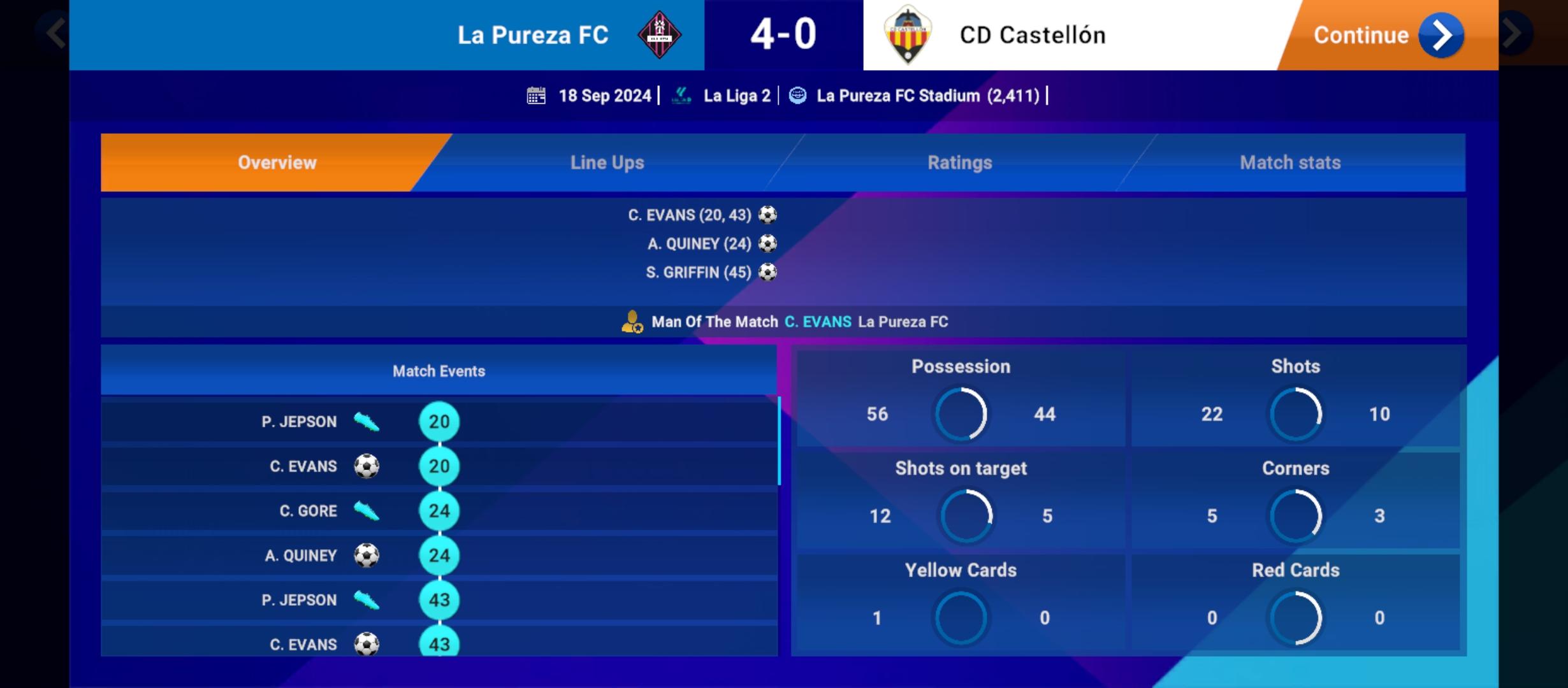The width and height of the screenshot is (1568, 688).
Task: Click the La Liga 2 competition icon
Action: 681,95
